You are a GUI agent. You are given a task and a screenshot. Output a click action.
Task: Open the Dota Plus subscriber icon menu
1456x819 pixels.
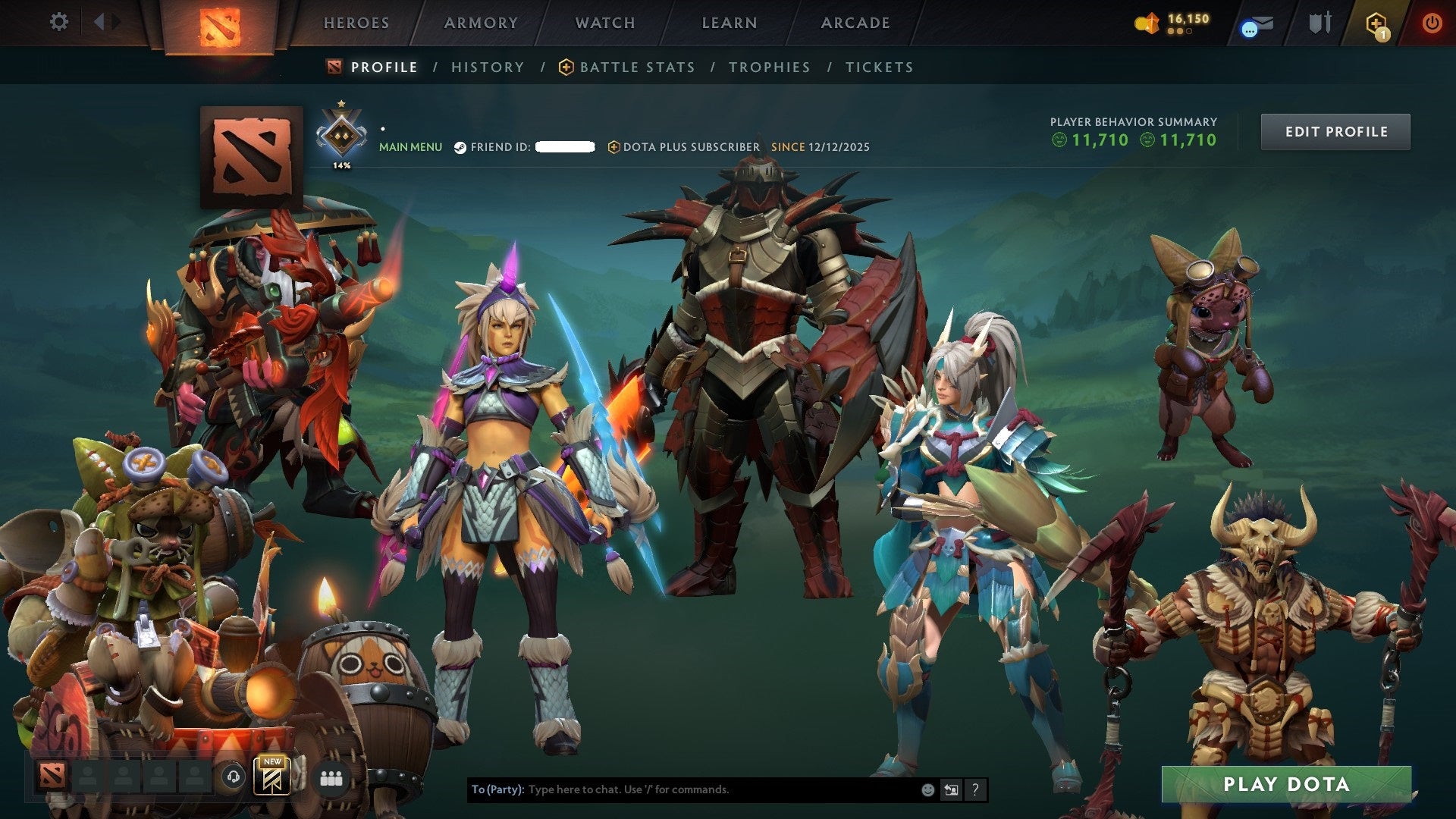tap(613, 147)
